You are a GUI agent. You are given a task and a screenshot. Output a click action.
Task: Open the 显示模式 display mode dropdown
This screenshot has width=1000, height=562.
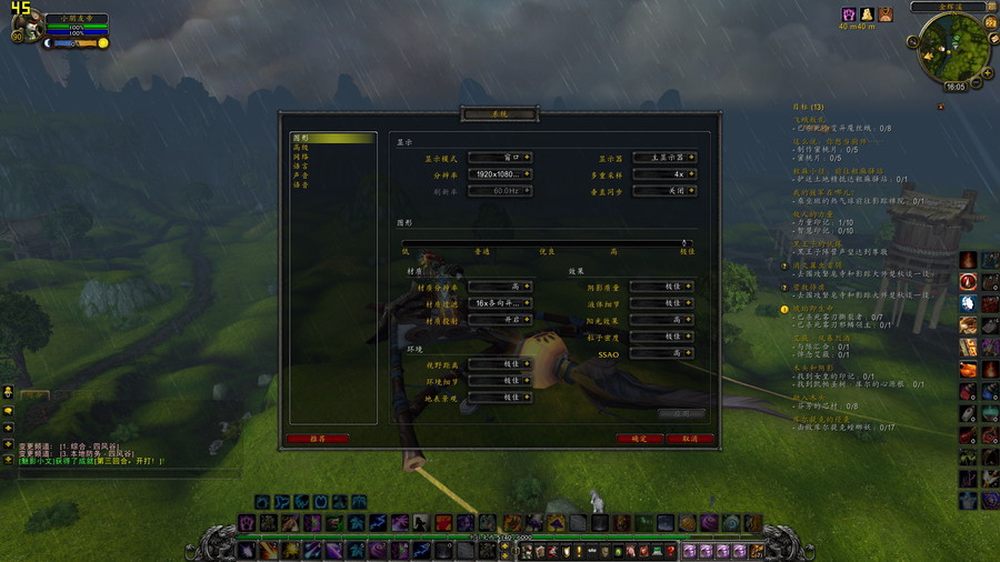click(x=500, y=158)
